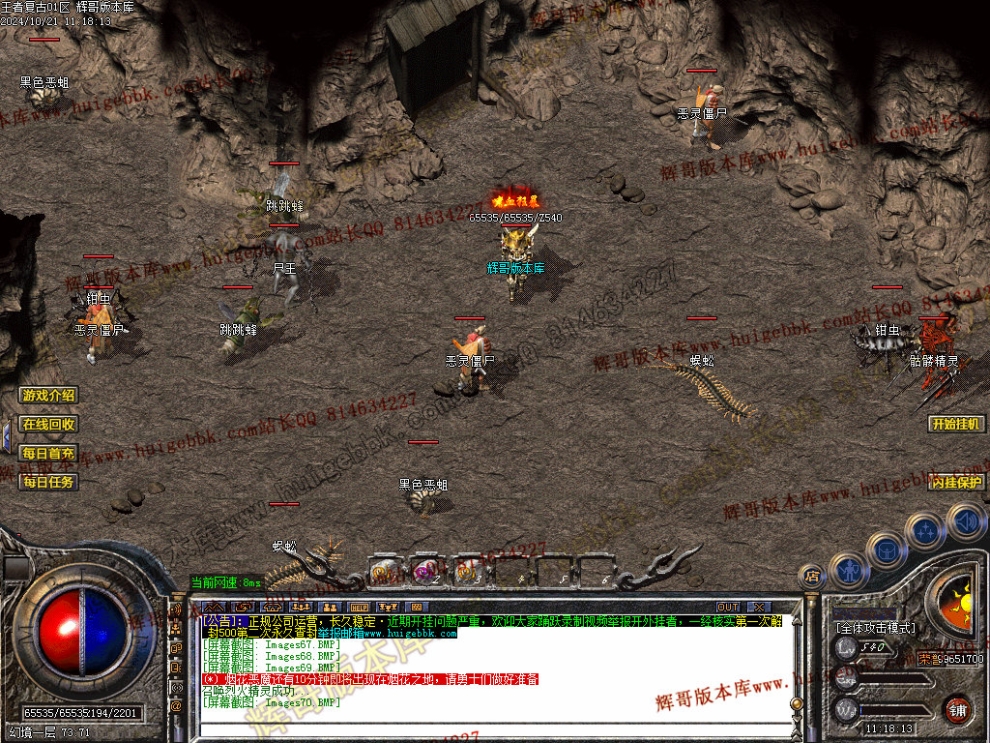The height and width of the screenshot is (743, 990).
Task: Open the character equipment warrior icon
Action: point(848,571)
